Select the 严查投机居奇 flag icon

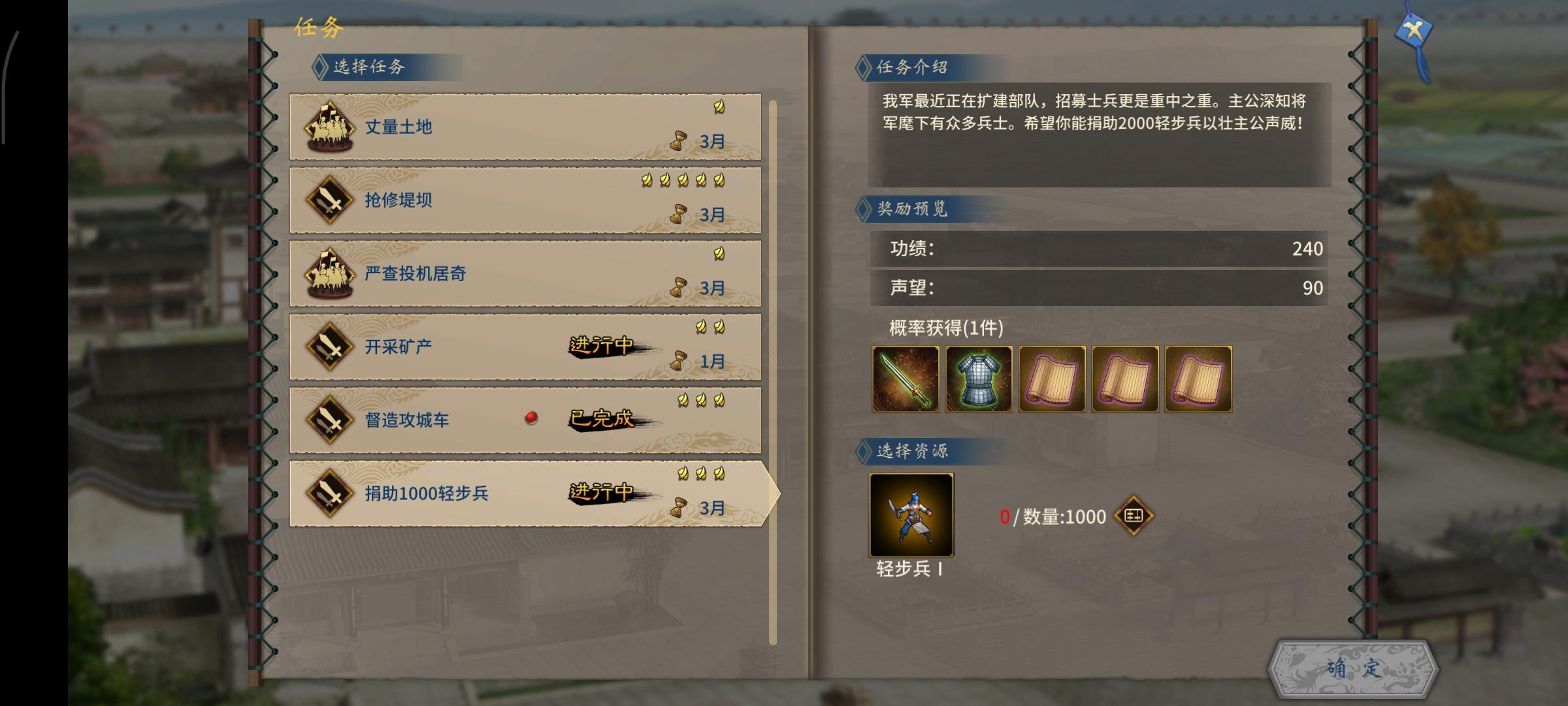(329, 275)
